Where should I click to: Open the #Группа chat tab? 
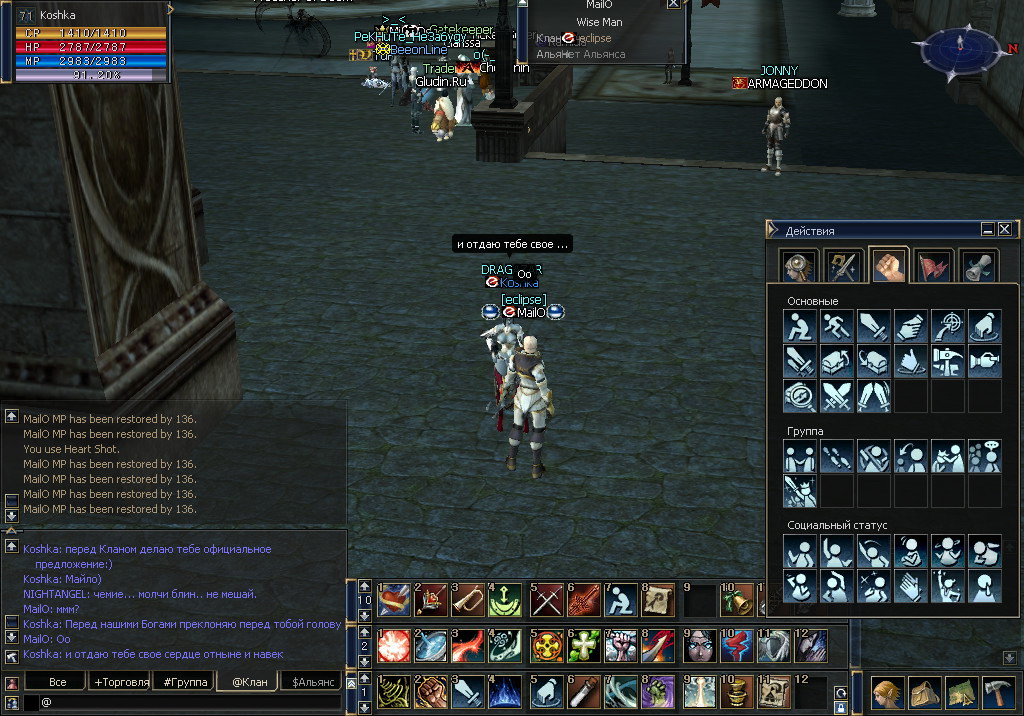[185, 682]
